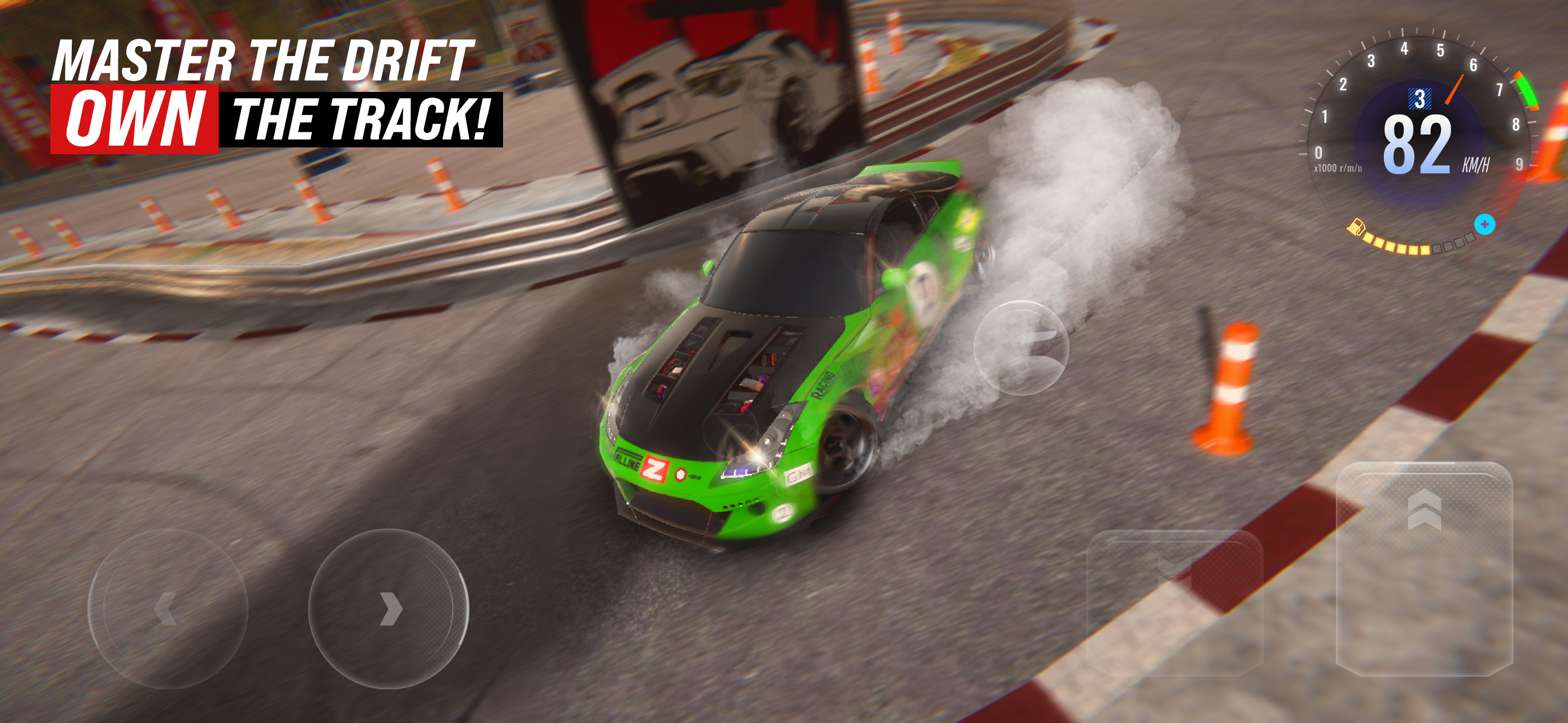Tap the cyan plus icon near the speedometer

(1484, 225)
